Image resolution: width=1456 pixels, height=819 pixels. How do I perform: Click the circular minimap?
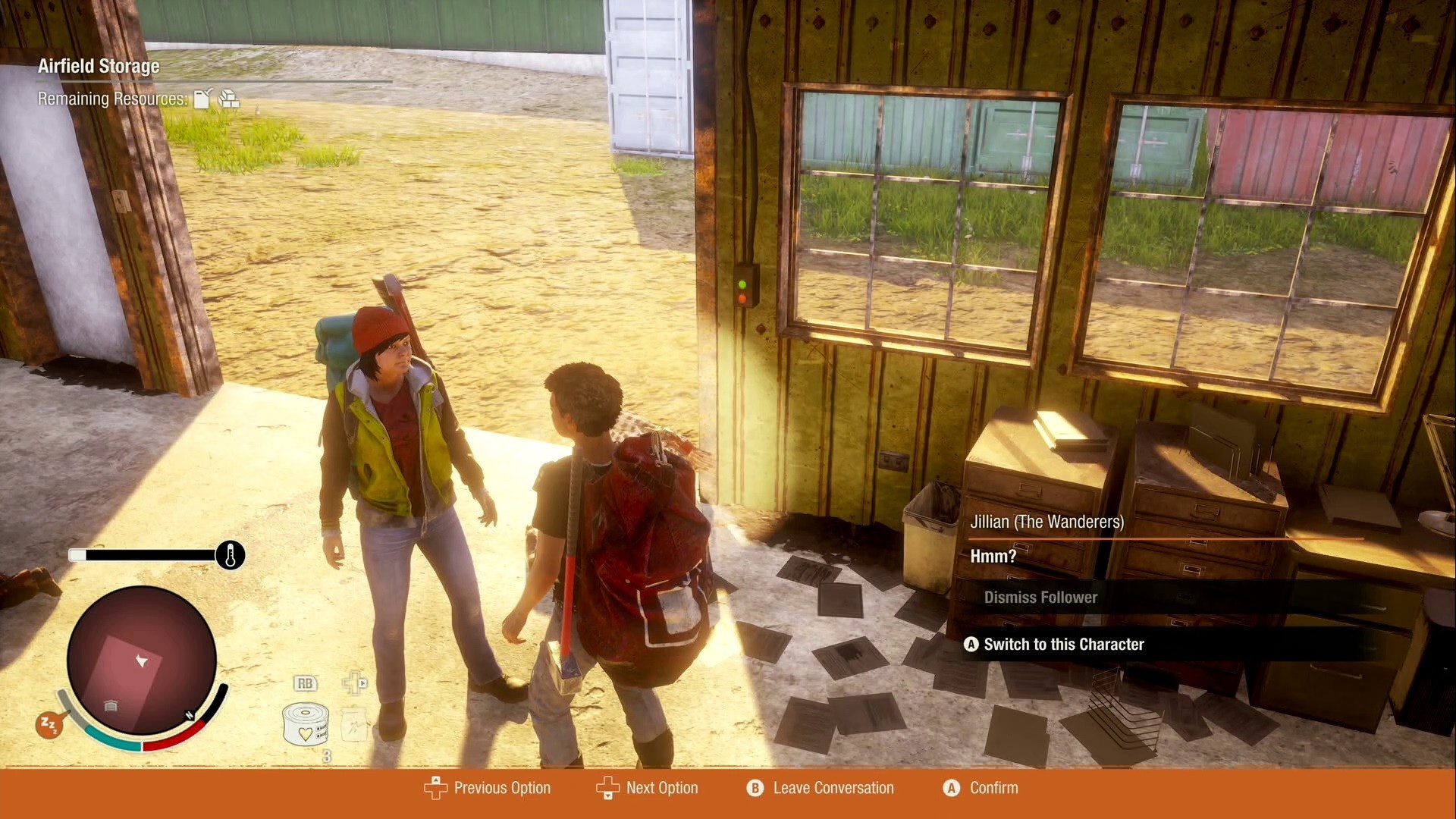[142, 661]
